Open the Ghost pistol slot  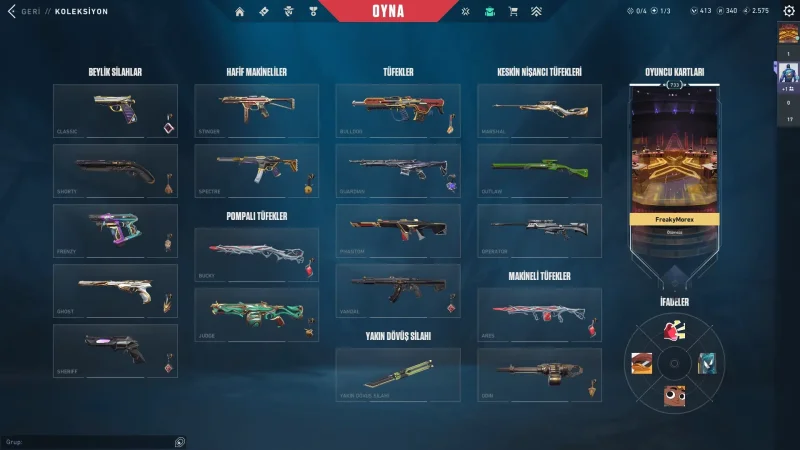(115, 290)
